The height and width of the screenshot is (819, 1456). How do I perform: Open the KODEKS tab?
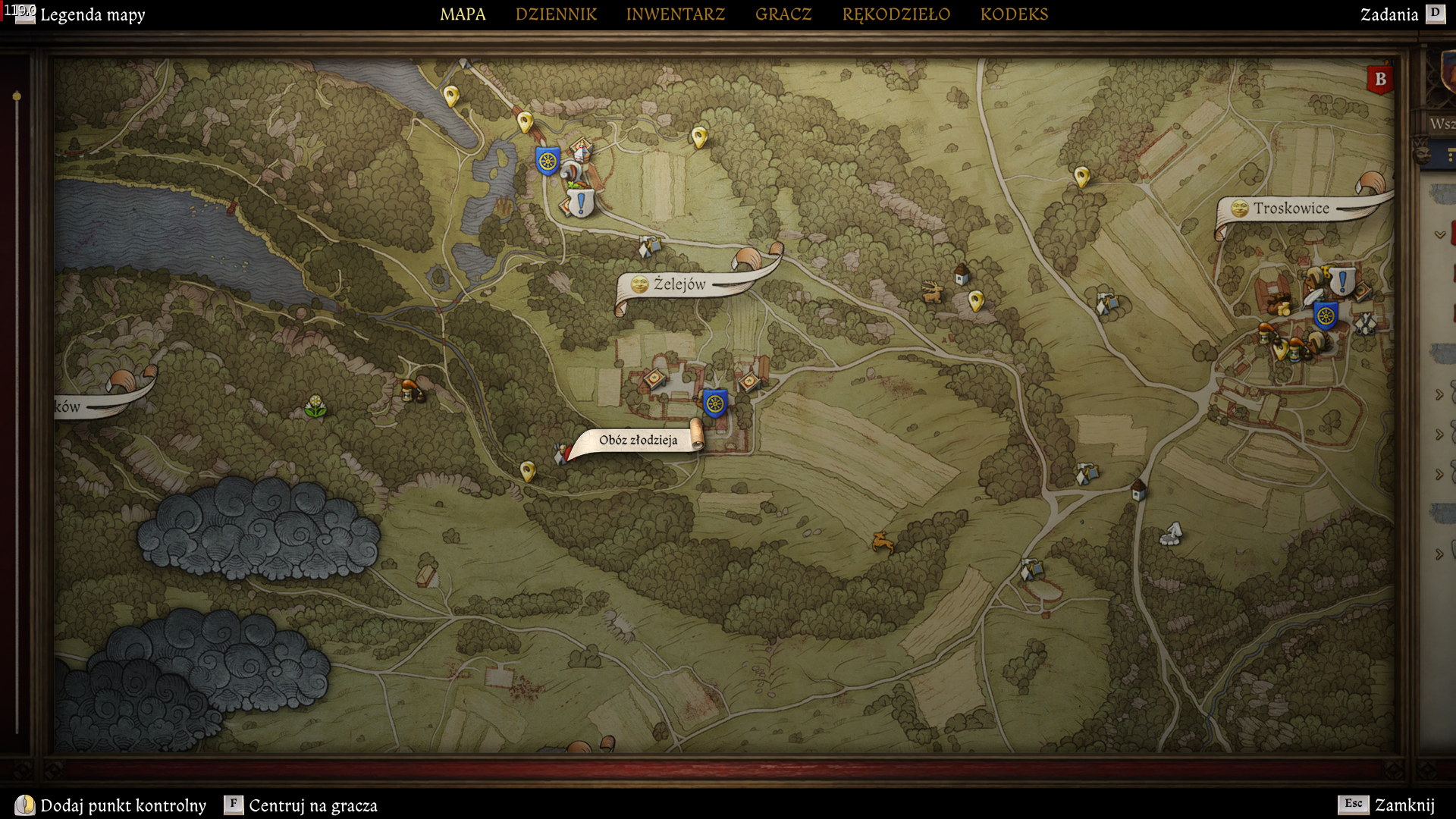pos(1014,14)
